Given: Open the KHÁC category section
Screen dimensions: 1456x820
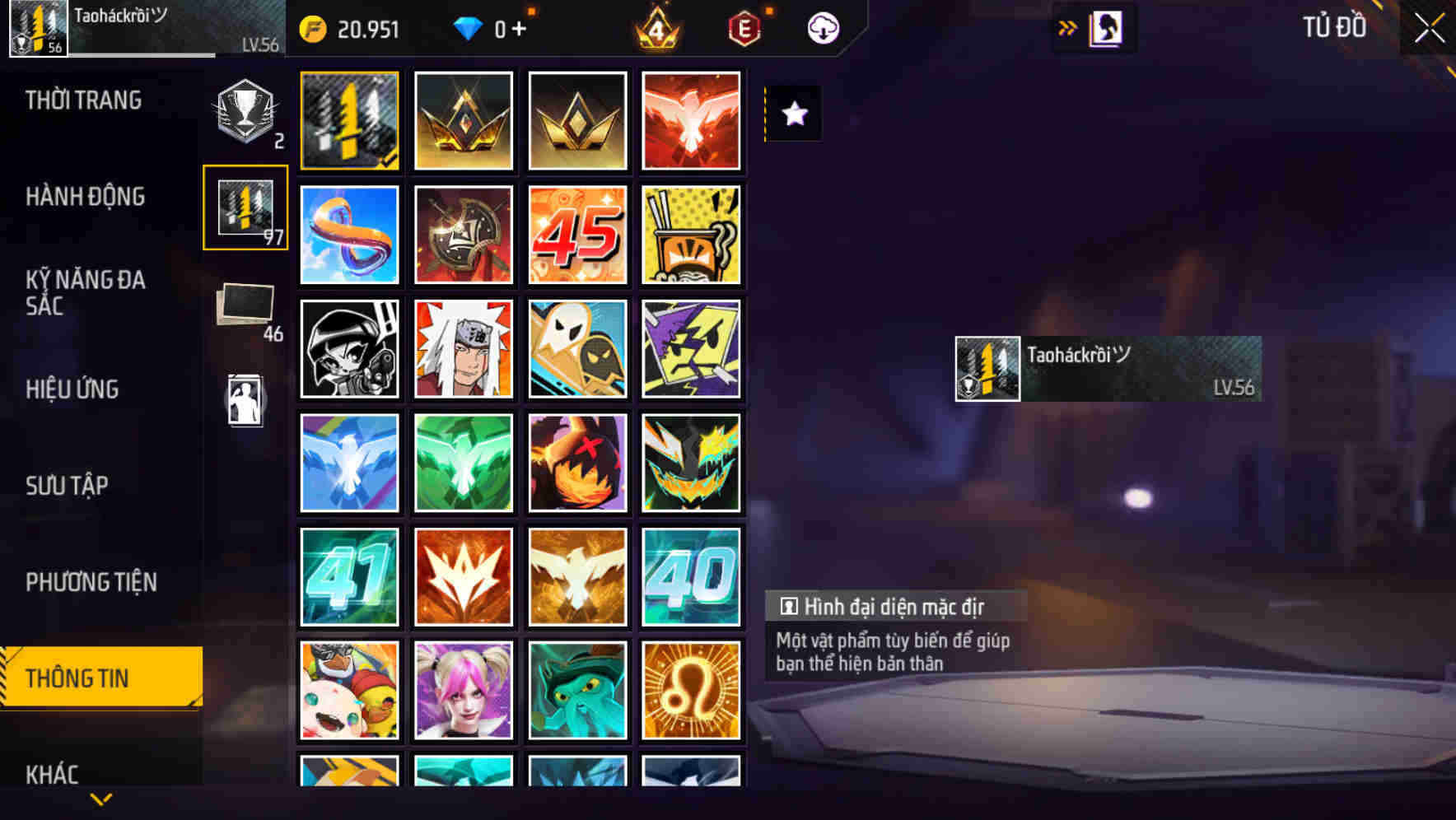Looking at the screenshot, I should pos(54,774).
